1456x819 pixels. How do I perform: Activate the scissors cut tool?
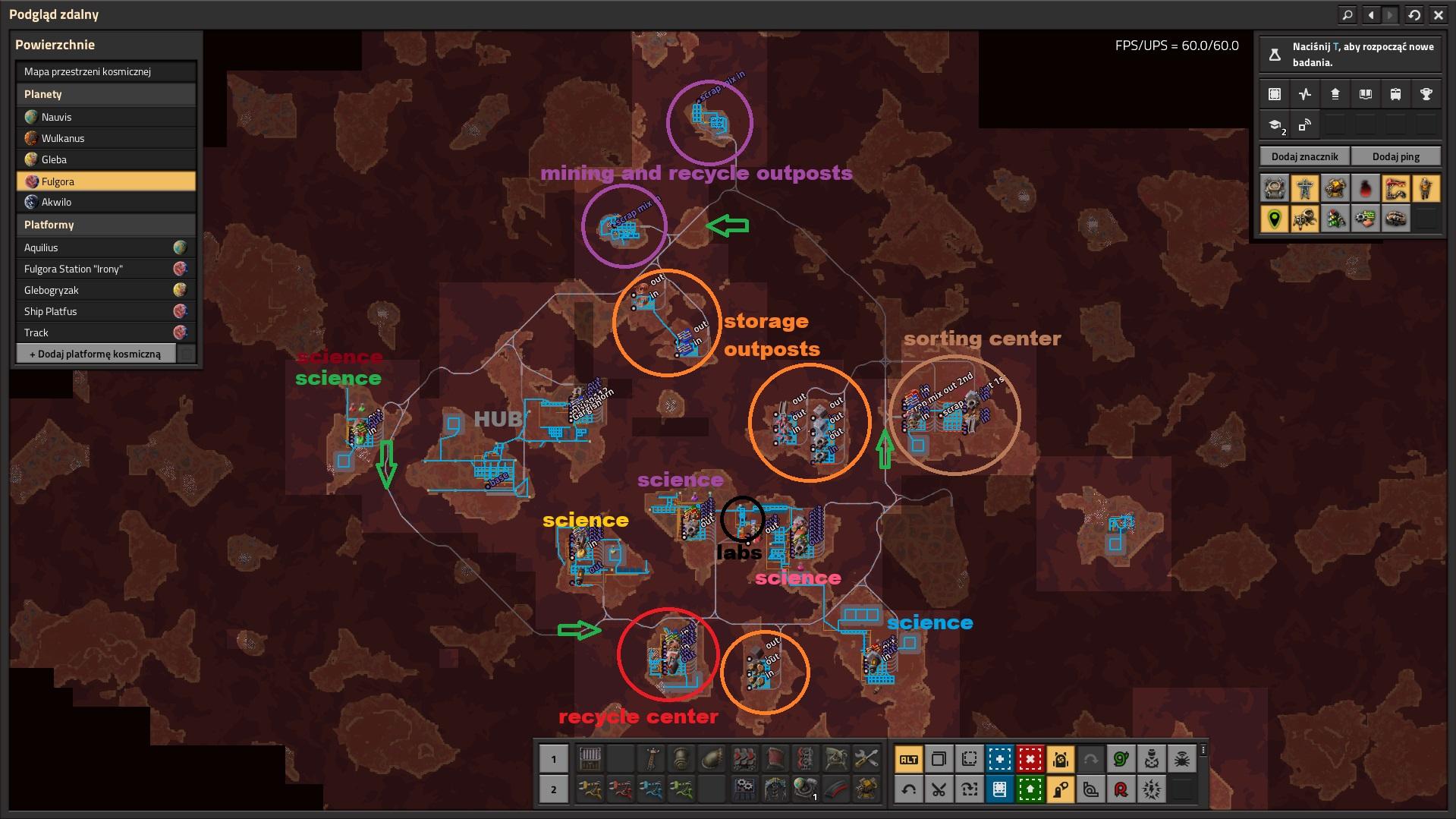coord(939,790)
